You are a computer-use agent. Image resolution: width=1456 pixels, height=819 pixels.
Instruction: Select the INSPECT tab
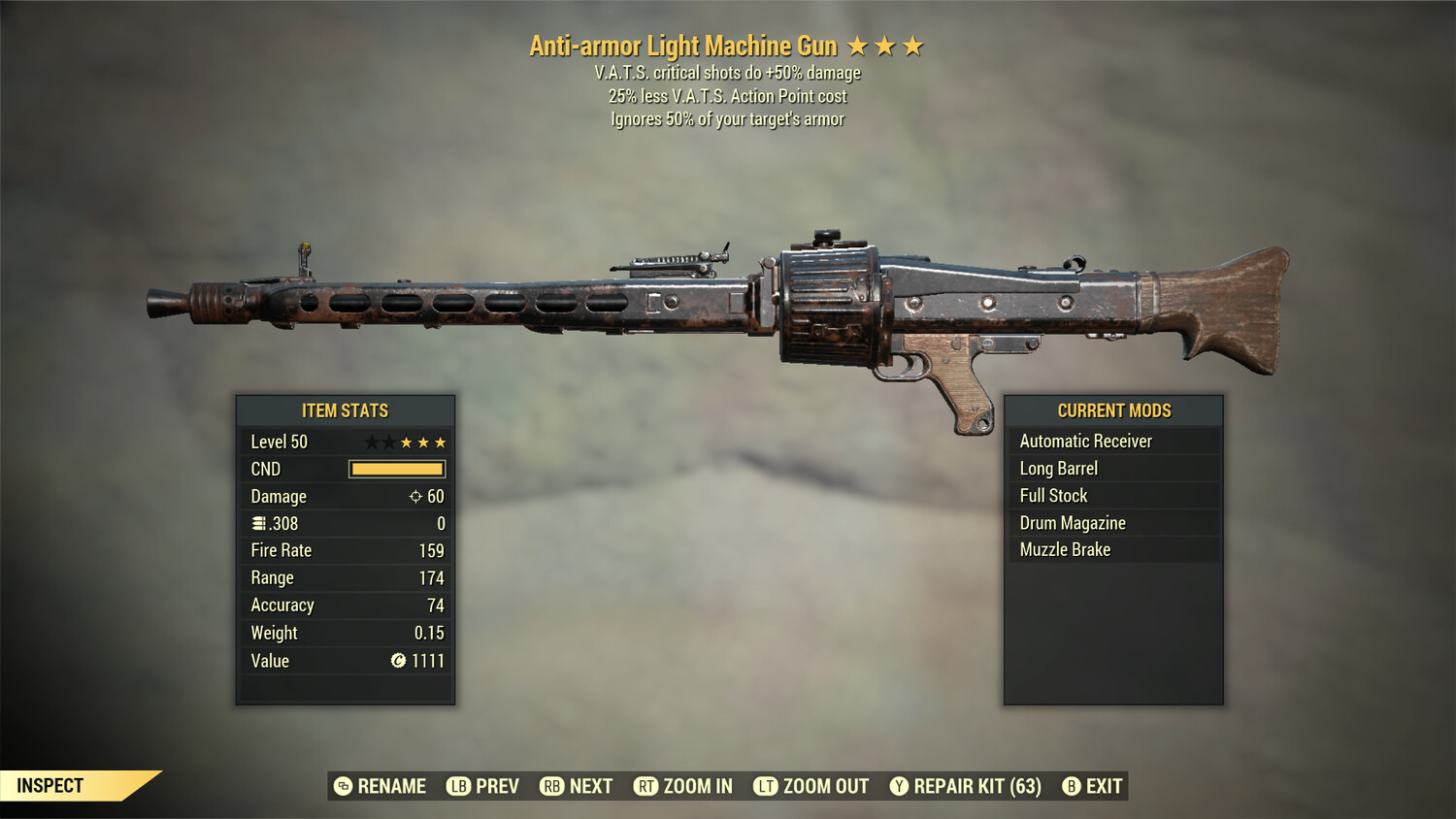[x=50, y=785]
